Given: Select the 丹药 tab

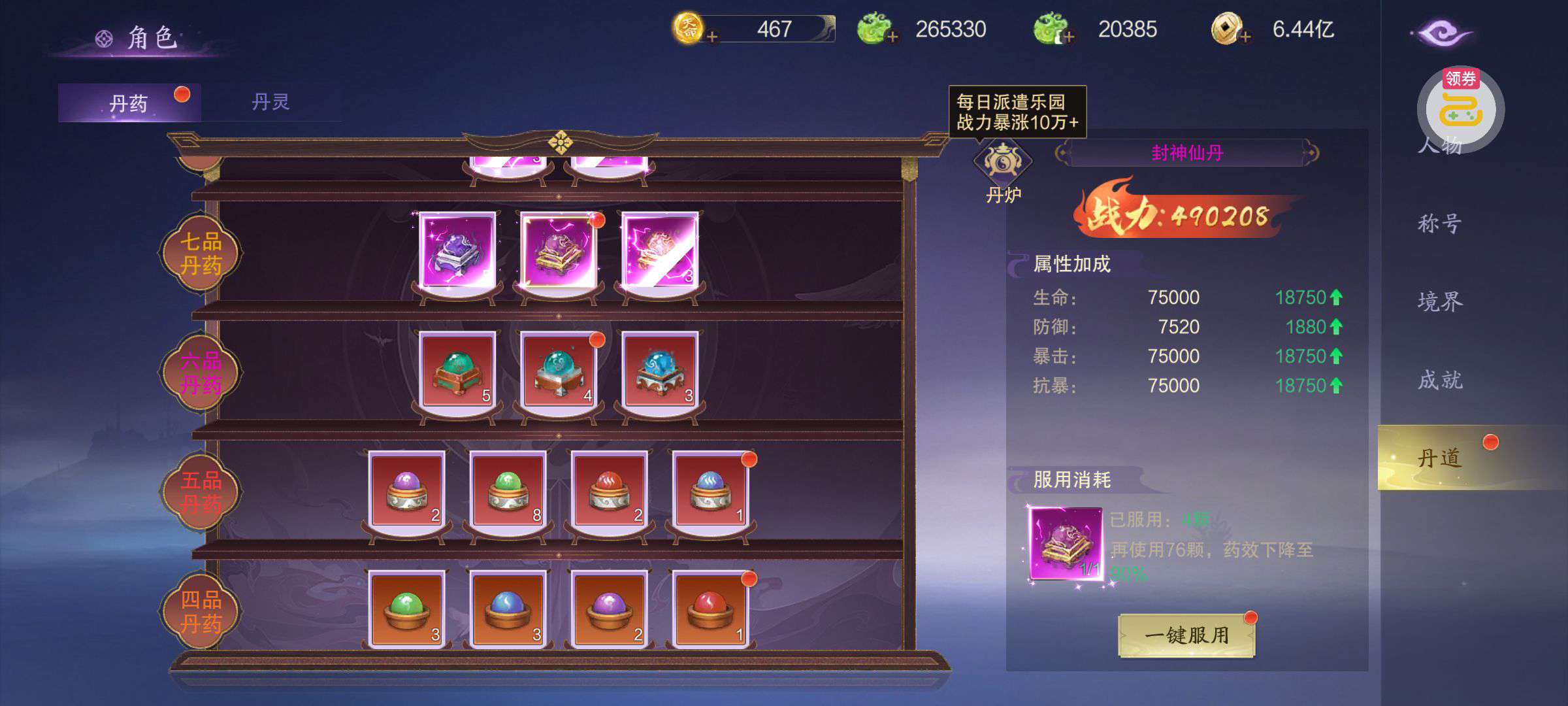Looking at the screenshot, I should (129, 103).
